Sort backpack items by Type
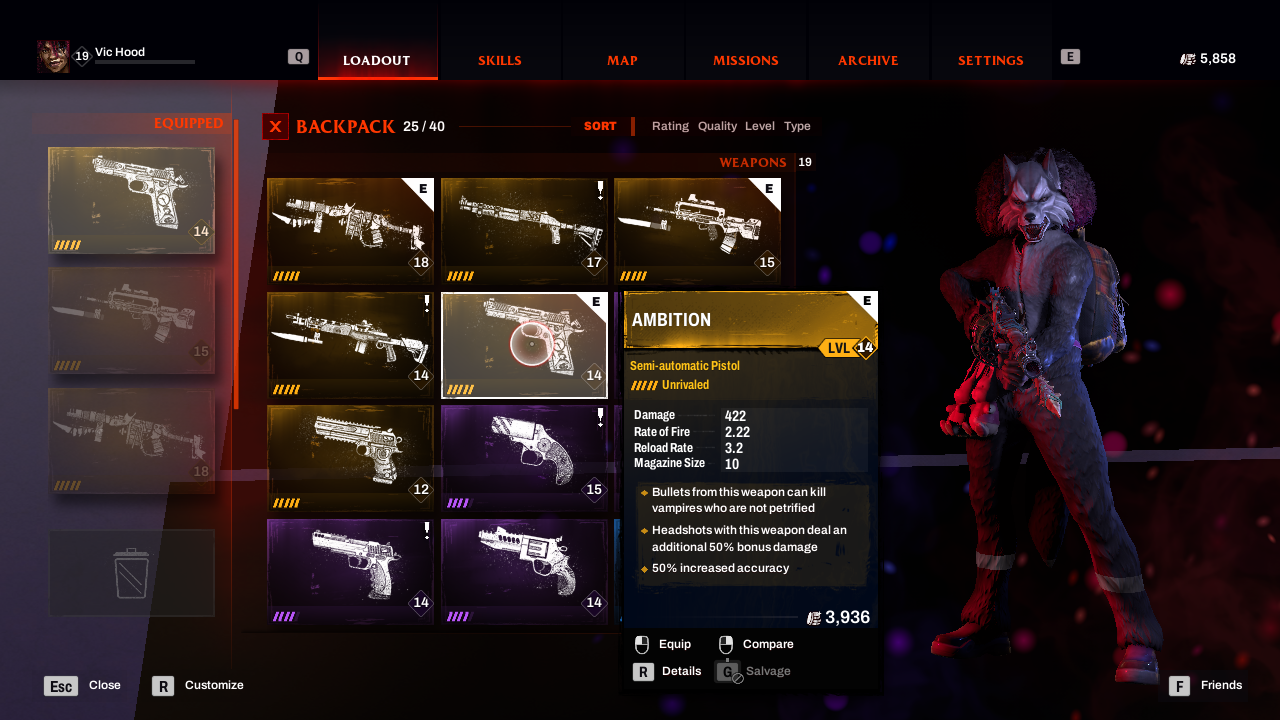The image size is (1280, 720). click(x=797, y=126)
